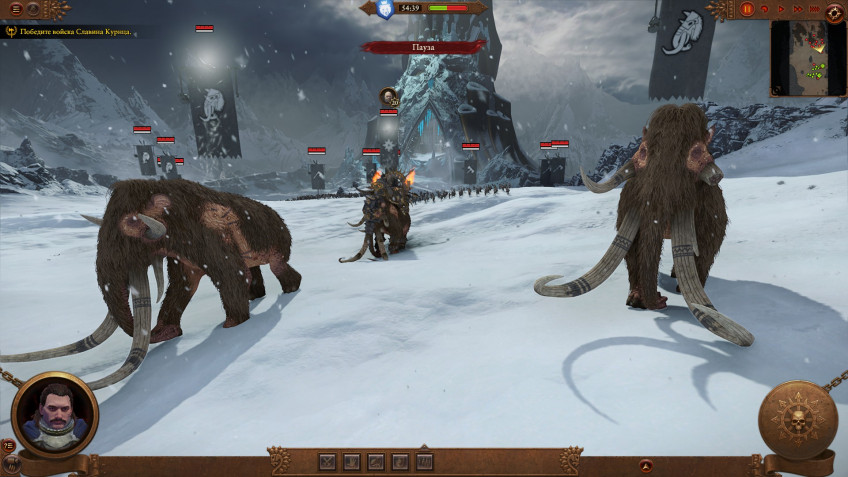
Task: Click the blue shield icon at top center
Action: coord(384,9)
